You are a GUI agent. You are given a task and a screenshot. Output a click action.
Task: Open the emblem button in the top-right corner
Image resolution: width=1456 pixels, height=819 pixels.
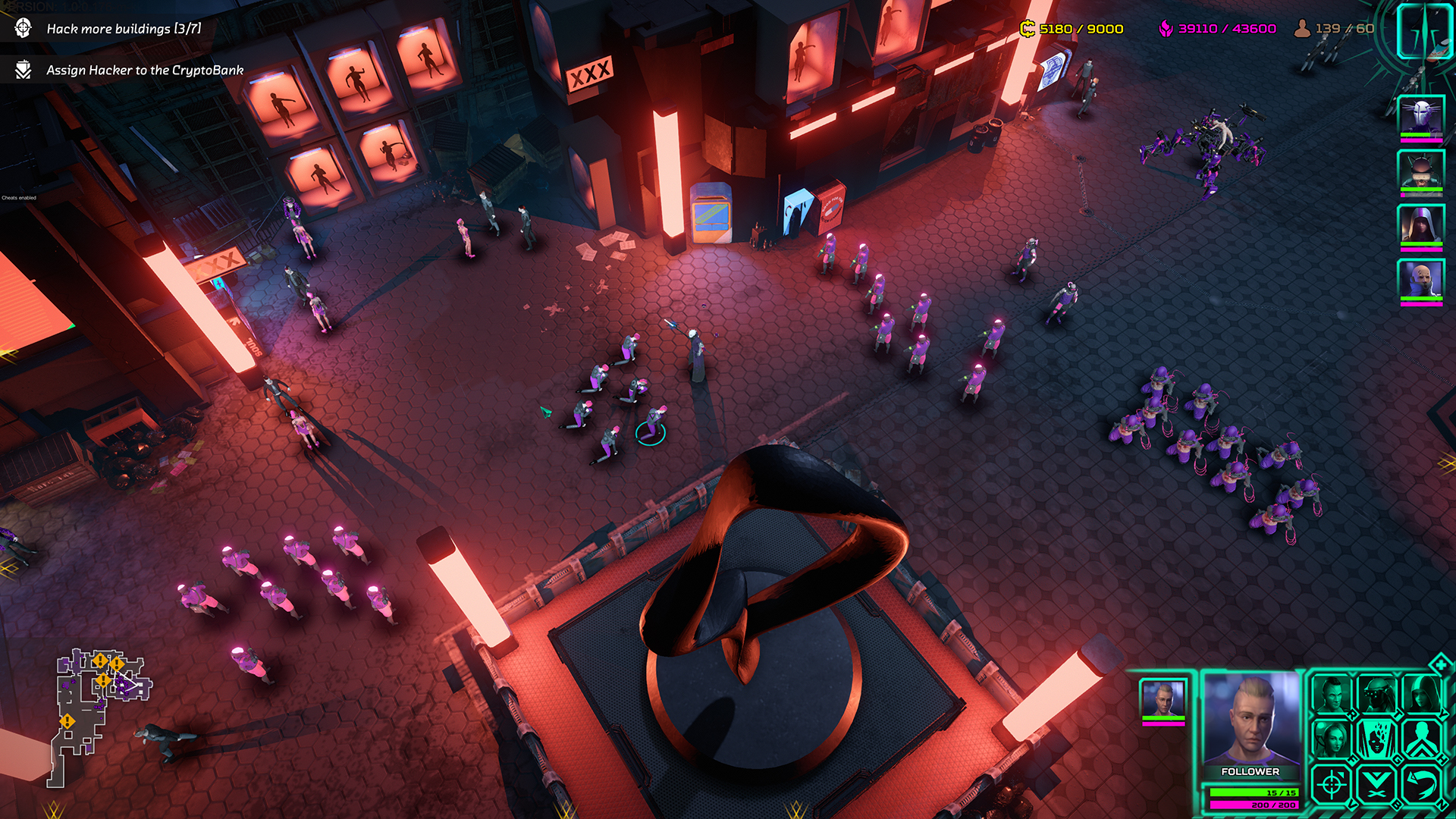tap(1423, 30)
